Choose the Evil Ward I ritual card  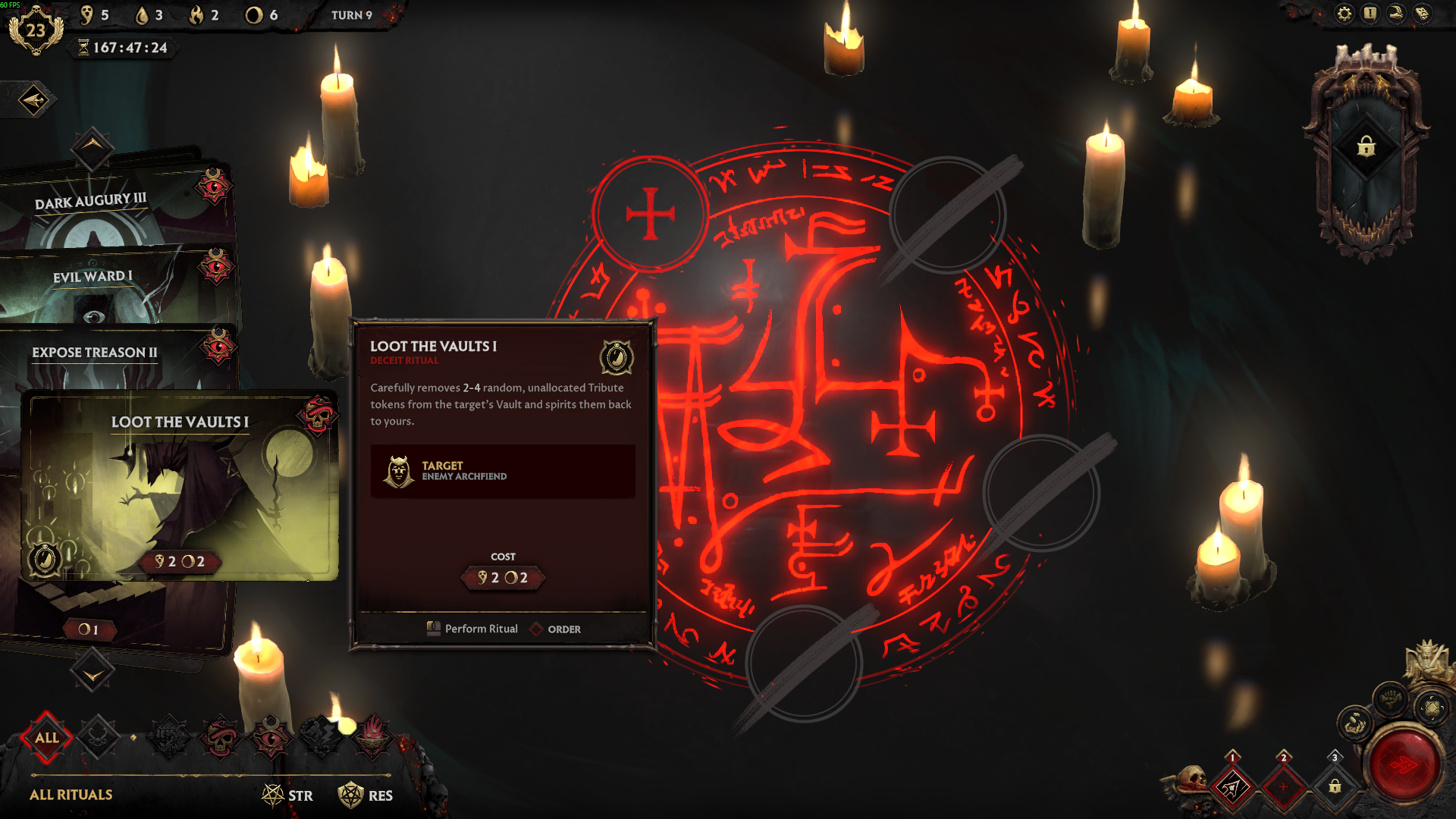(93, 277)
